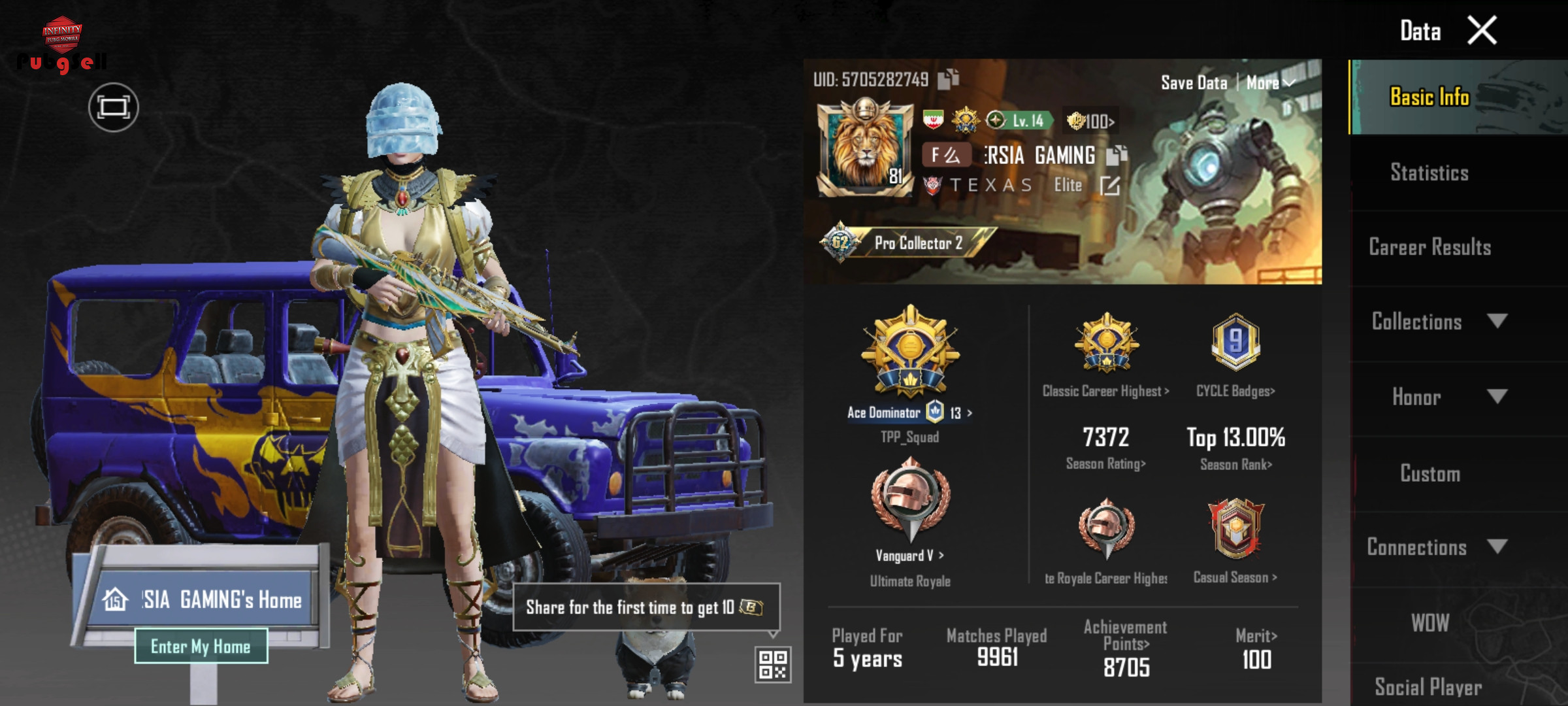Viewport: 1568px width, 706px height.
Task: Open the Social Player tab
Action: click(x=1428, y=686)
